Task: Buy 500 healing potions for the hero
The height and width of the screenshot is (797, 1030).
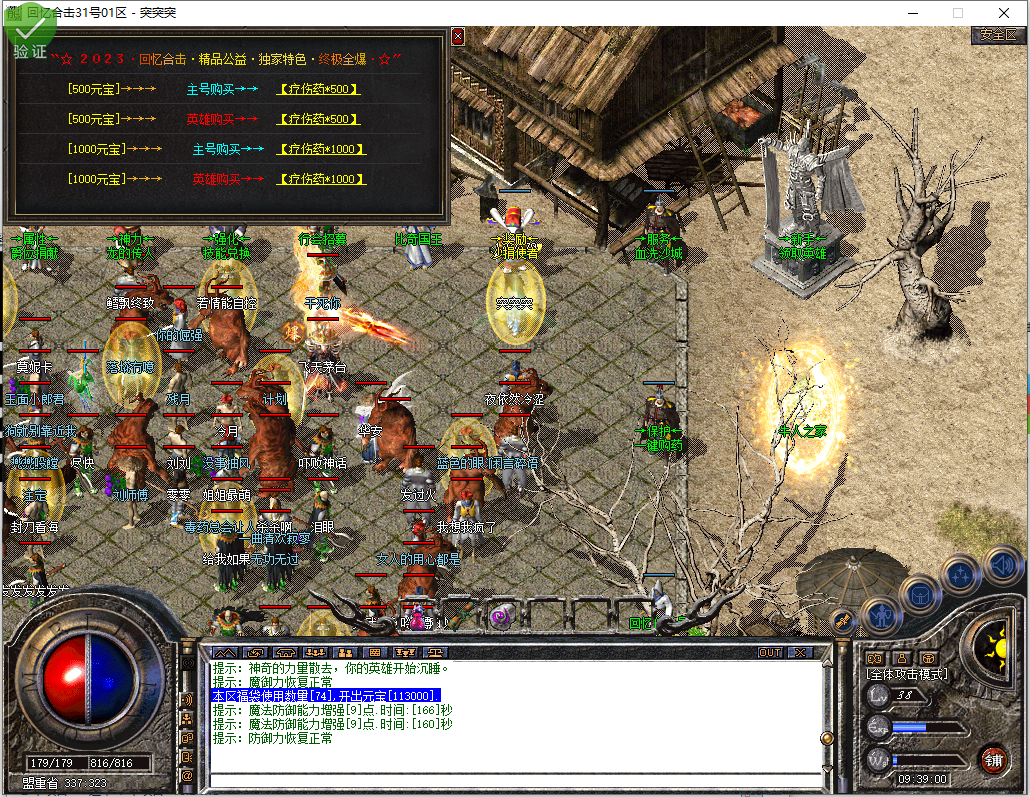Action: 318,119
